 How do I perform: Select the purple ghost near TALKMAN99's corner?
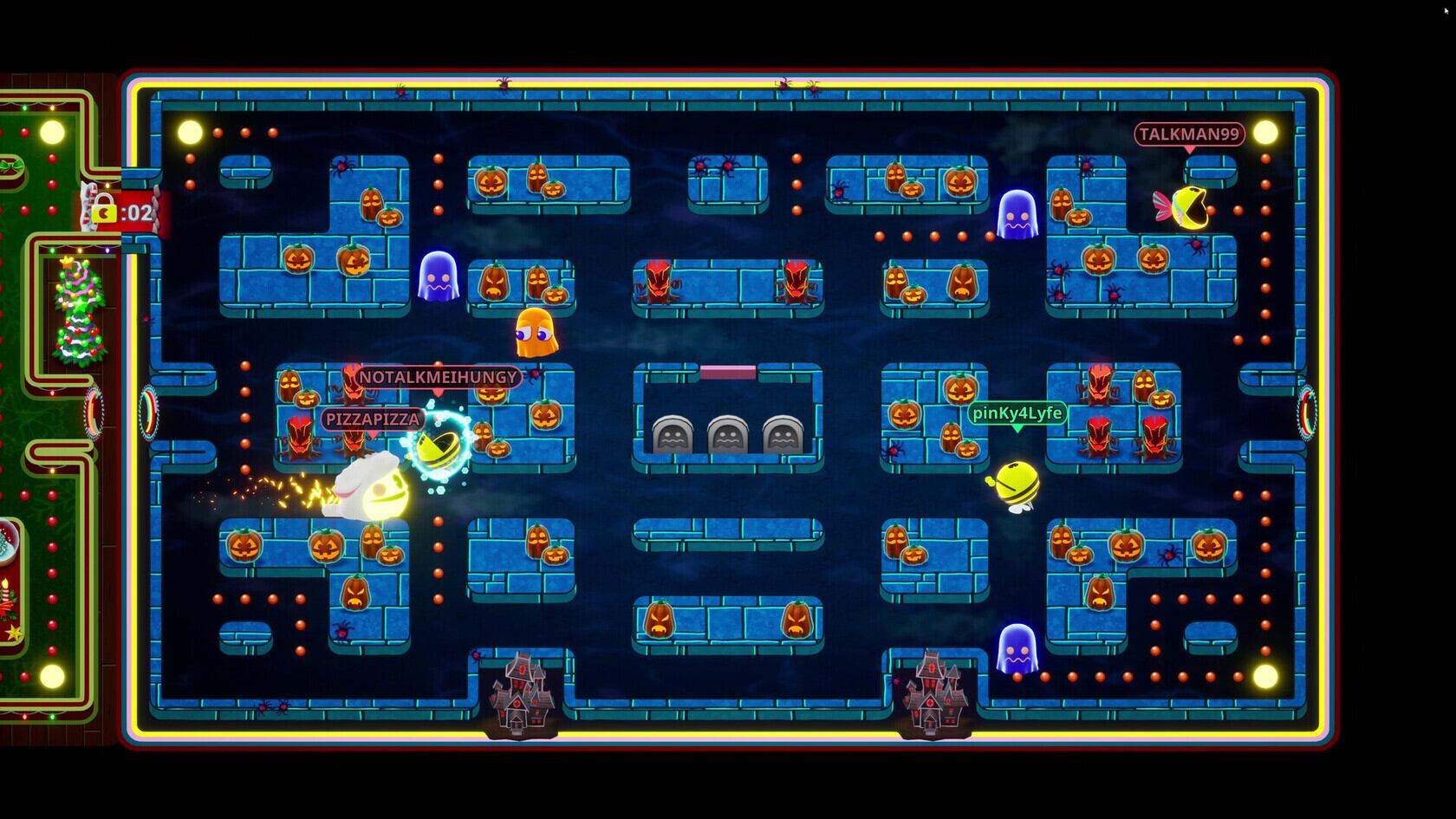[1018, 212]
